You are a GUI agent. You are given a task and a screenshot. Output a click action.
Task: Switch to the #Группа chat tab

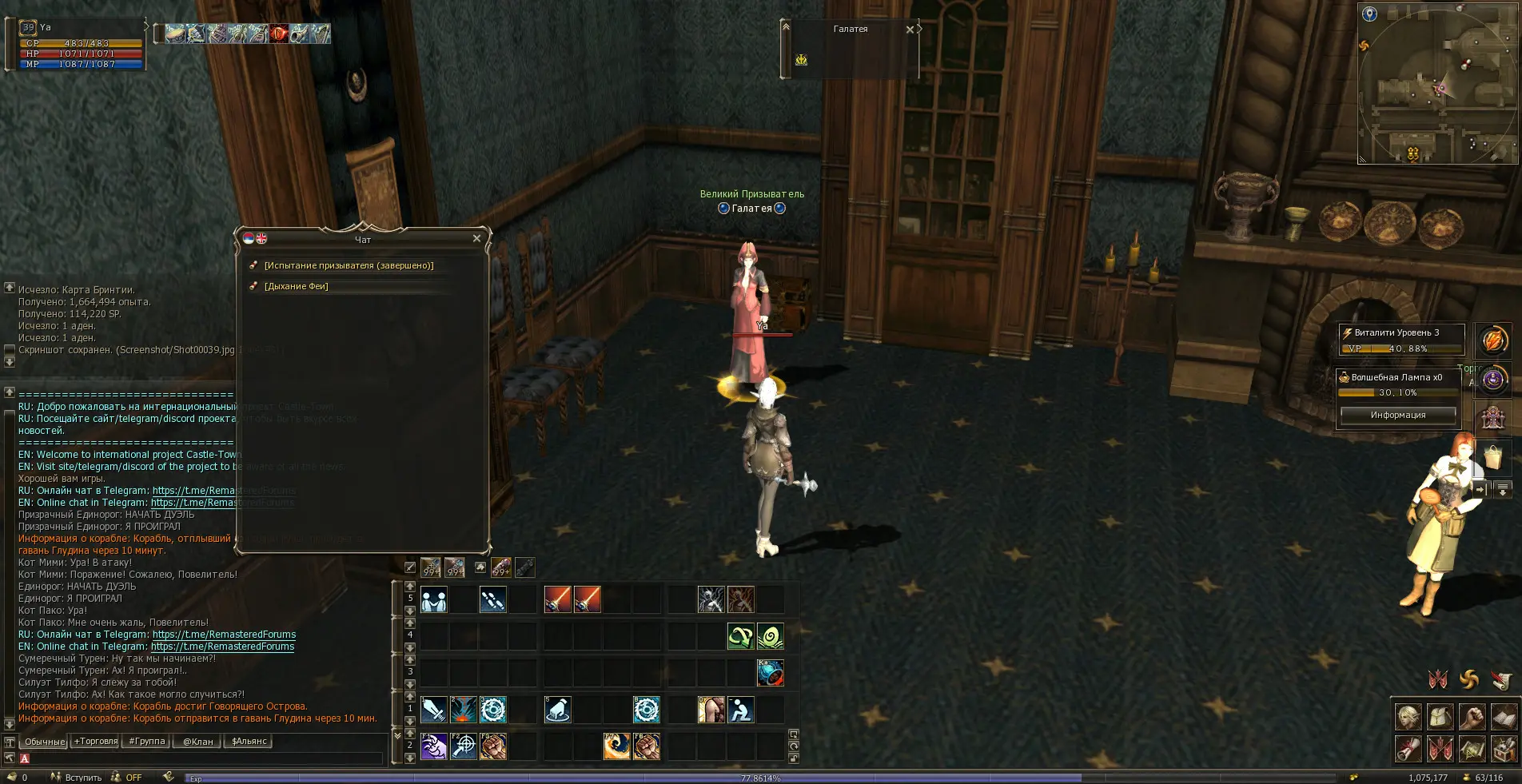147,742
